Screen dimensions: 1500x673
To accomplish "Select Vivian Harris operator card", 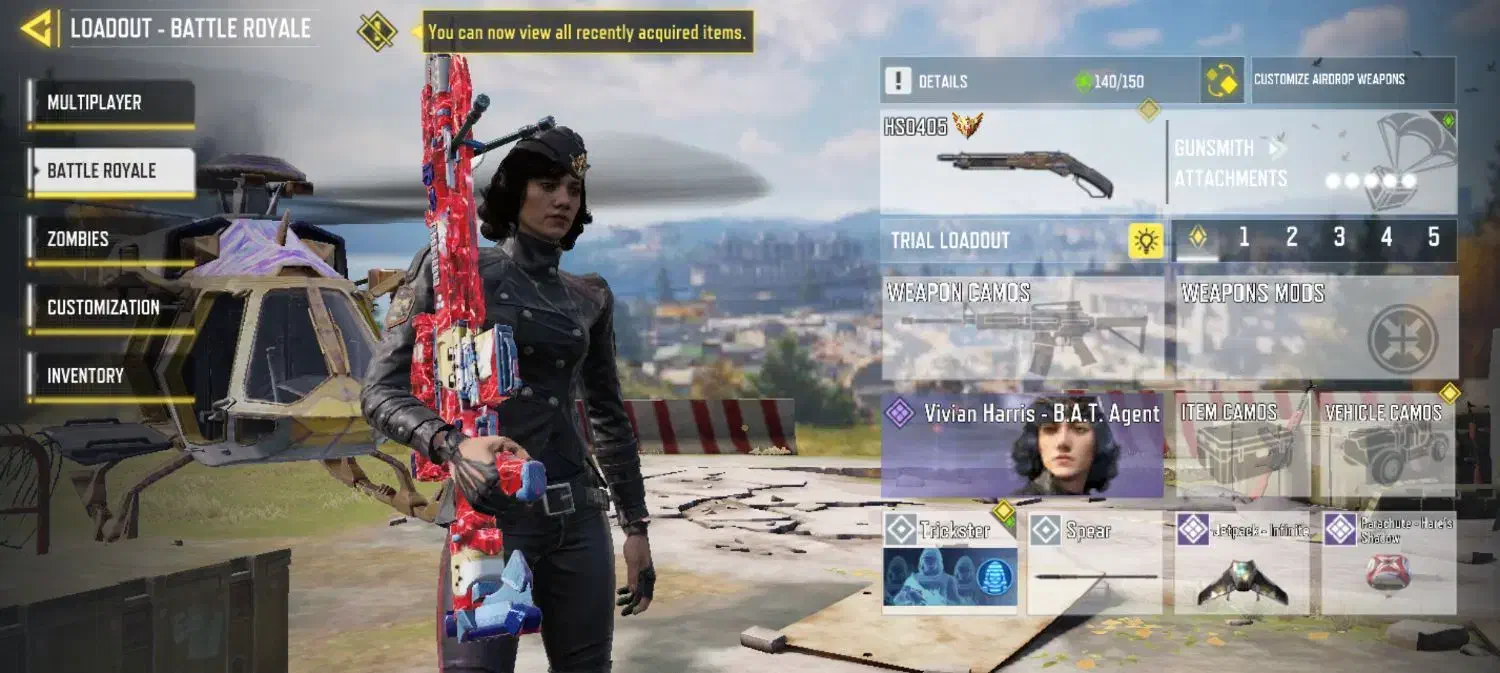I will pyautogui.click(x=1022, y=445).
